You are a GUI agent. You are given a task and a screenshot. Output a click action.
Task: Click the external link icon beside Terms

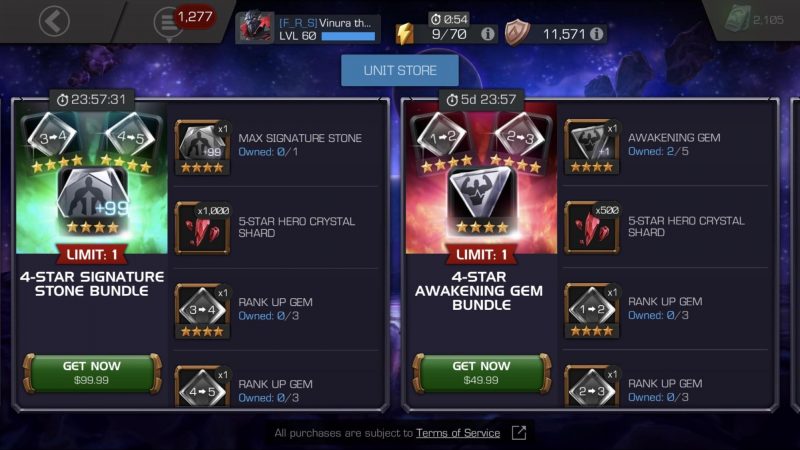(x=519, y=433)
